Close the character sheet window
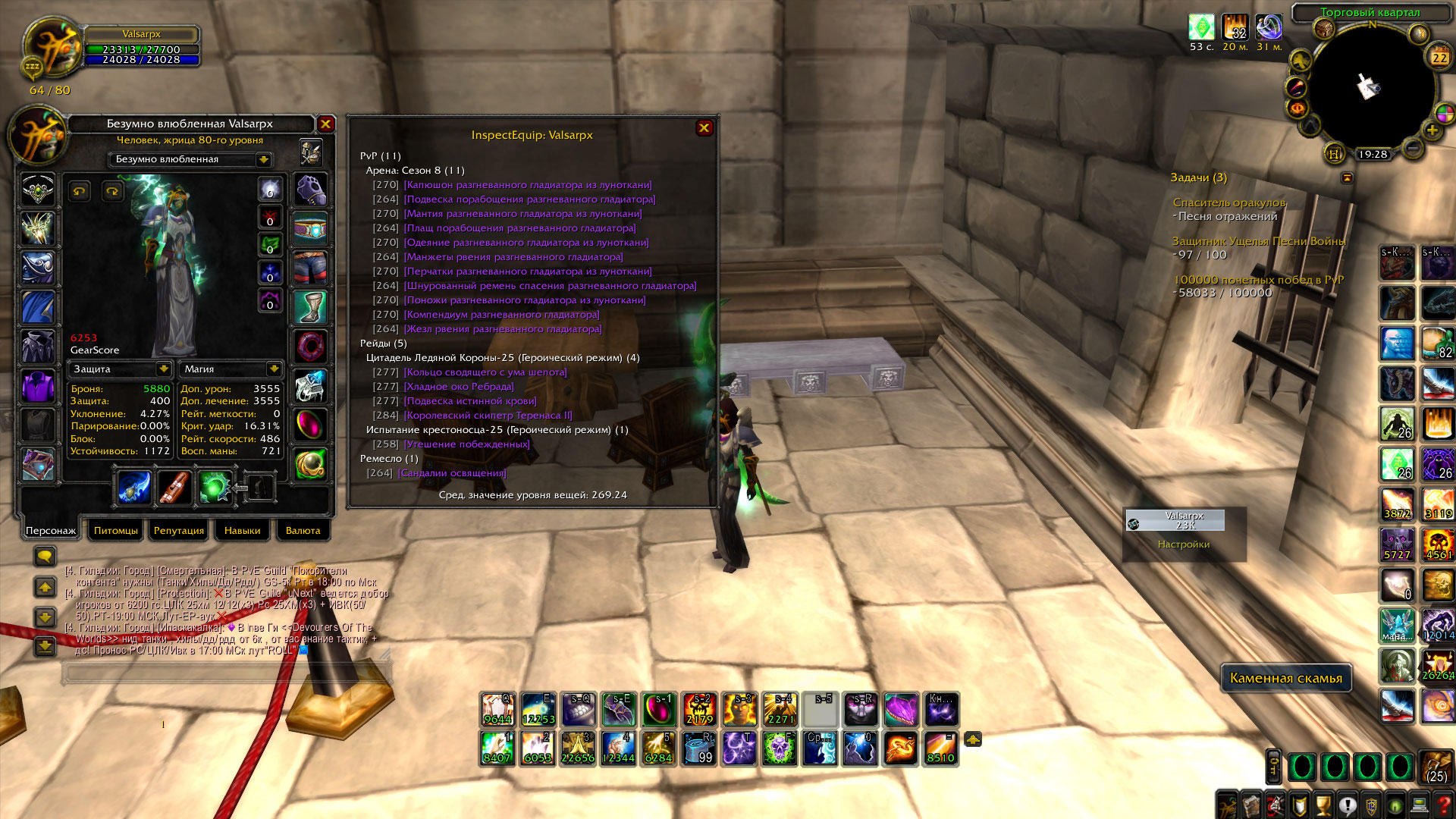This screenshot has height=819, width=1456. pos(325,124)
